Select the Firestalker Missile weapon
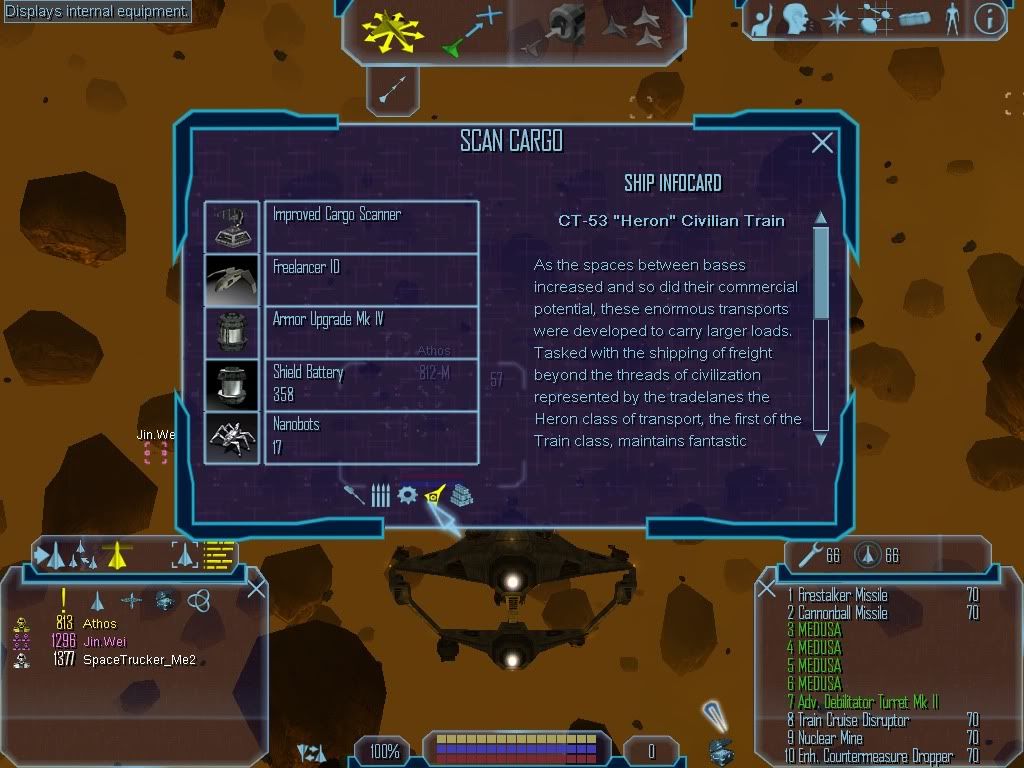 point(842,595)
